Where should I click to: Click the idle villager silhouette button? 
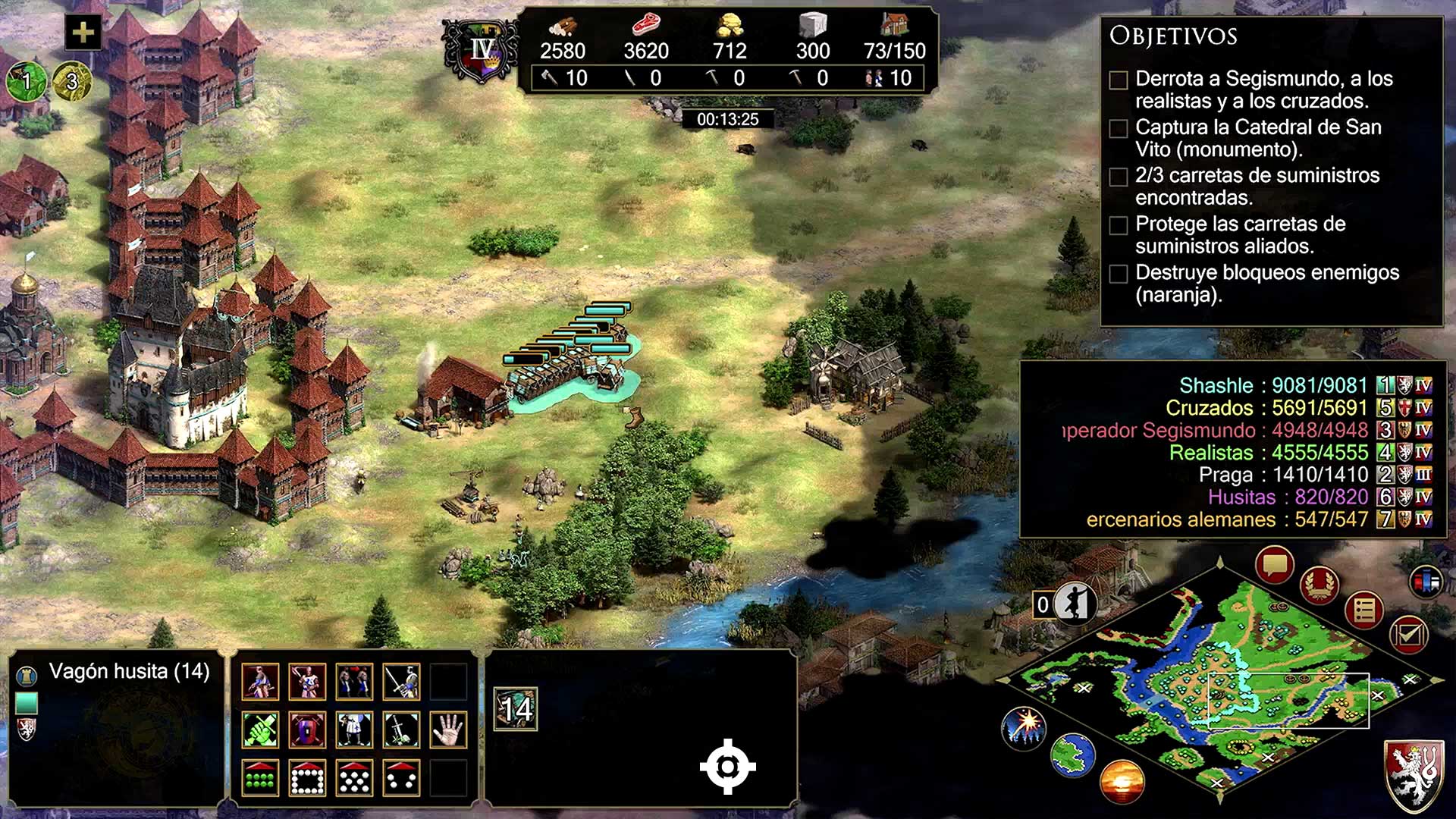1074,604
